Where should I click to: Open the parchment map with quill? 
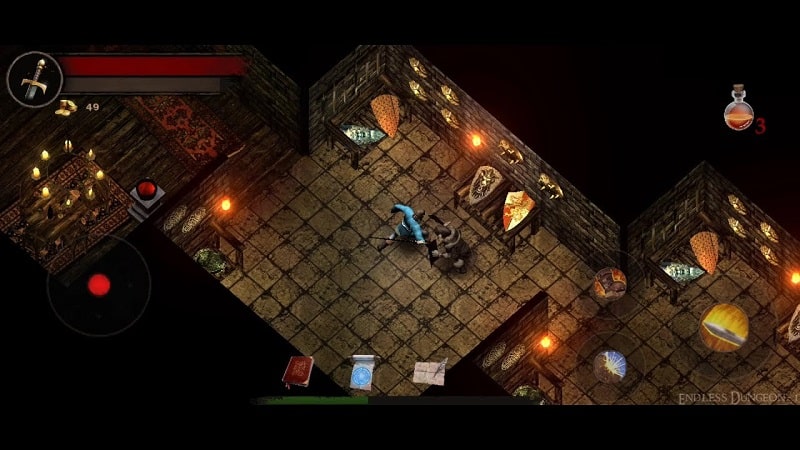point(429,371)
